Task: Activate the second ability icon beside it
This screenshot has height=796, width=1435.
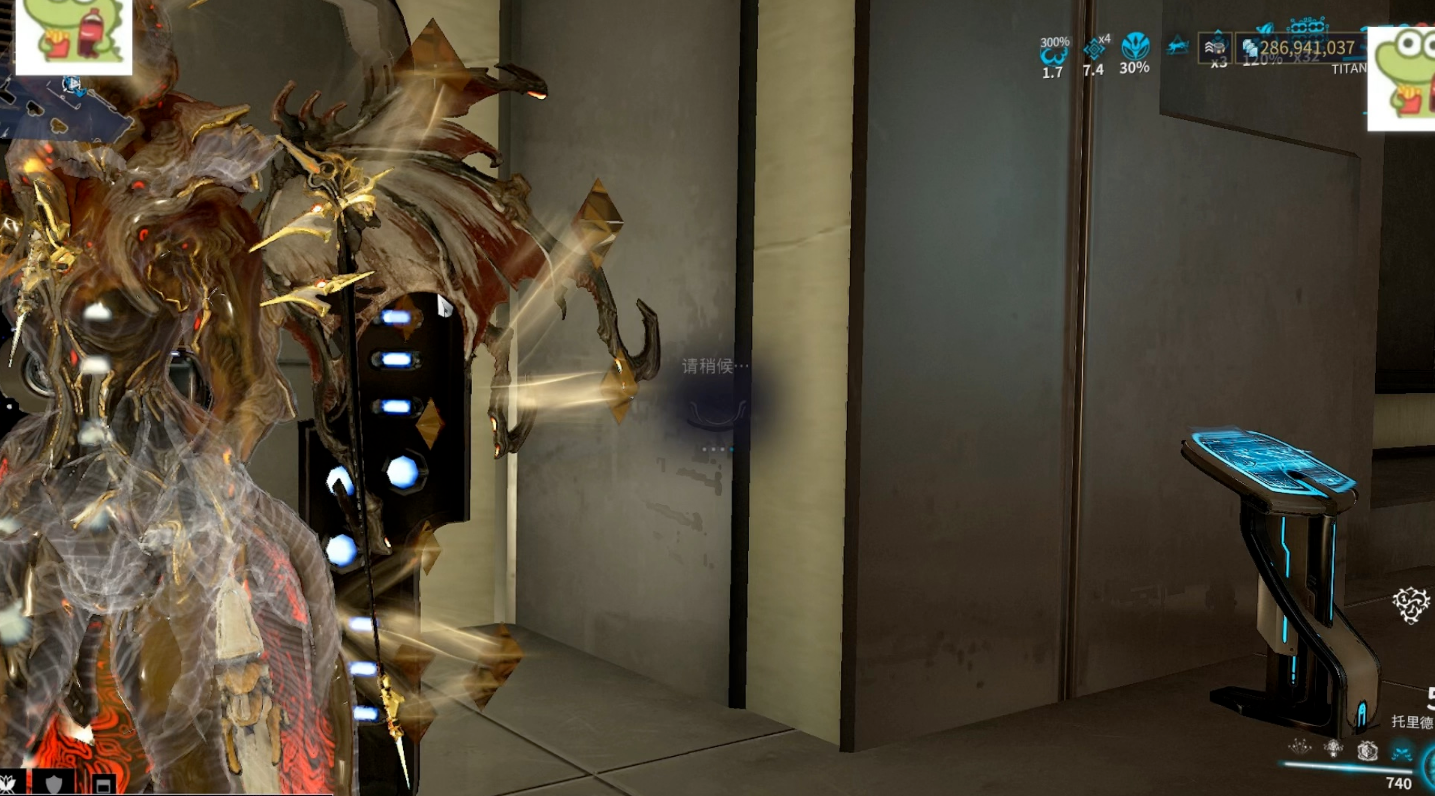Action: pos(1333,747)
